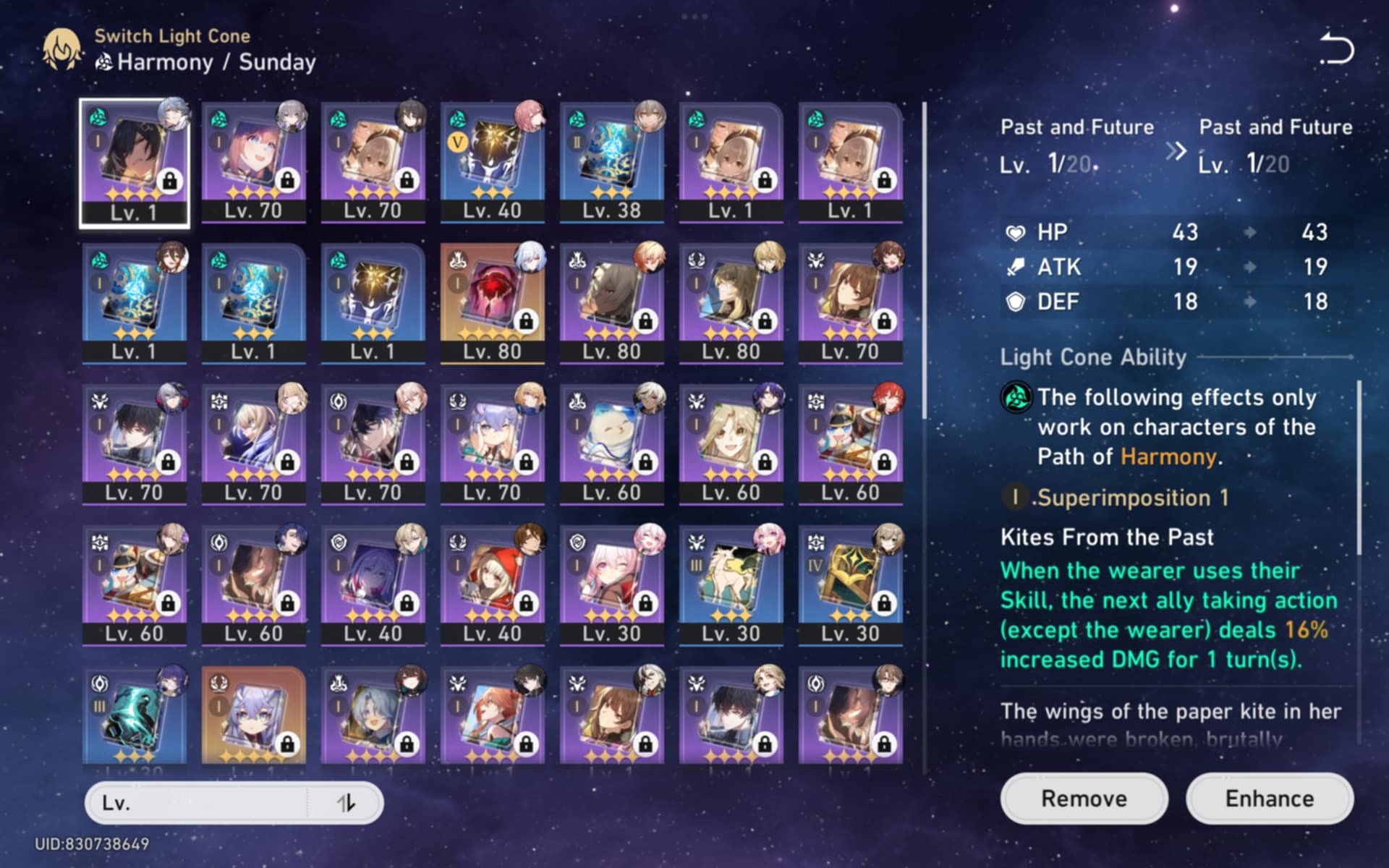Click Sunday's avatar icon in the header
Viewport: 1389px width, 868px height.
click(61, 51)
